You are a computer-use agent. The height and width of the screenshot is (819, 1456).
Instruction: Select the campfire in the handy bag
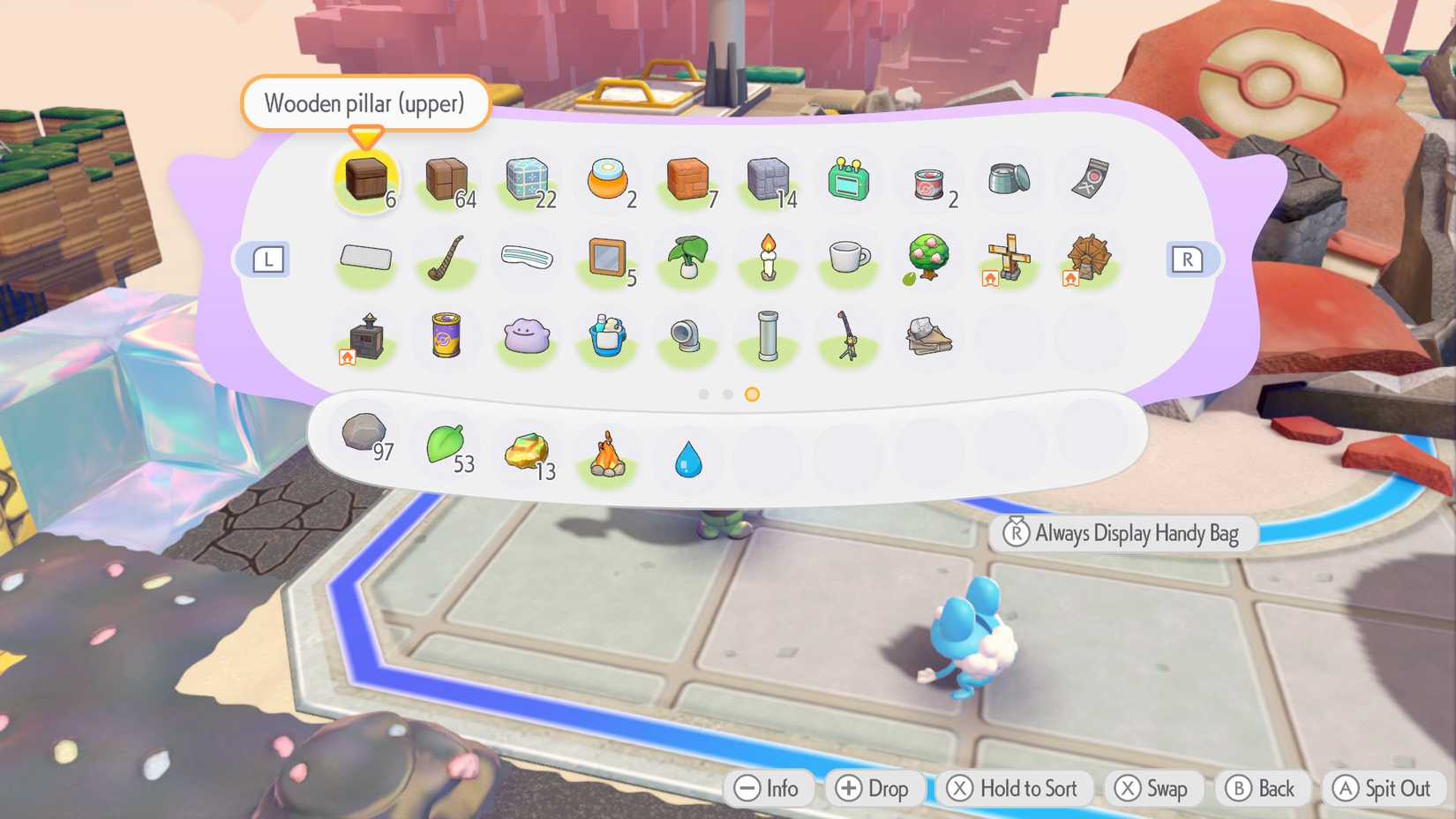click(607, 452)
